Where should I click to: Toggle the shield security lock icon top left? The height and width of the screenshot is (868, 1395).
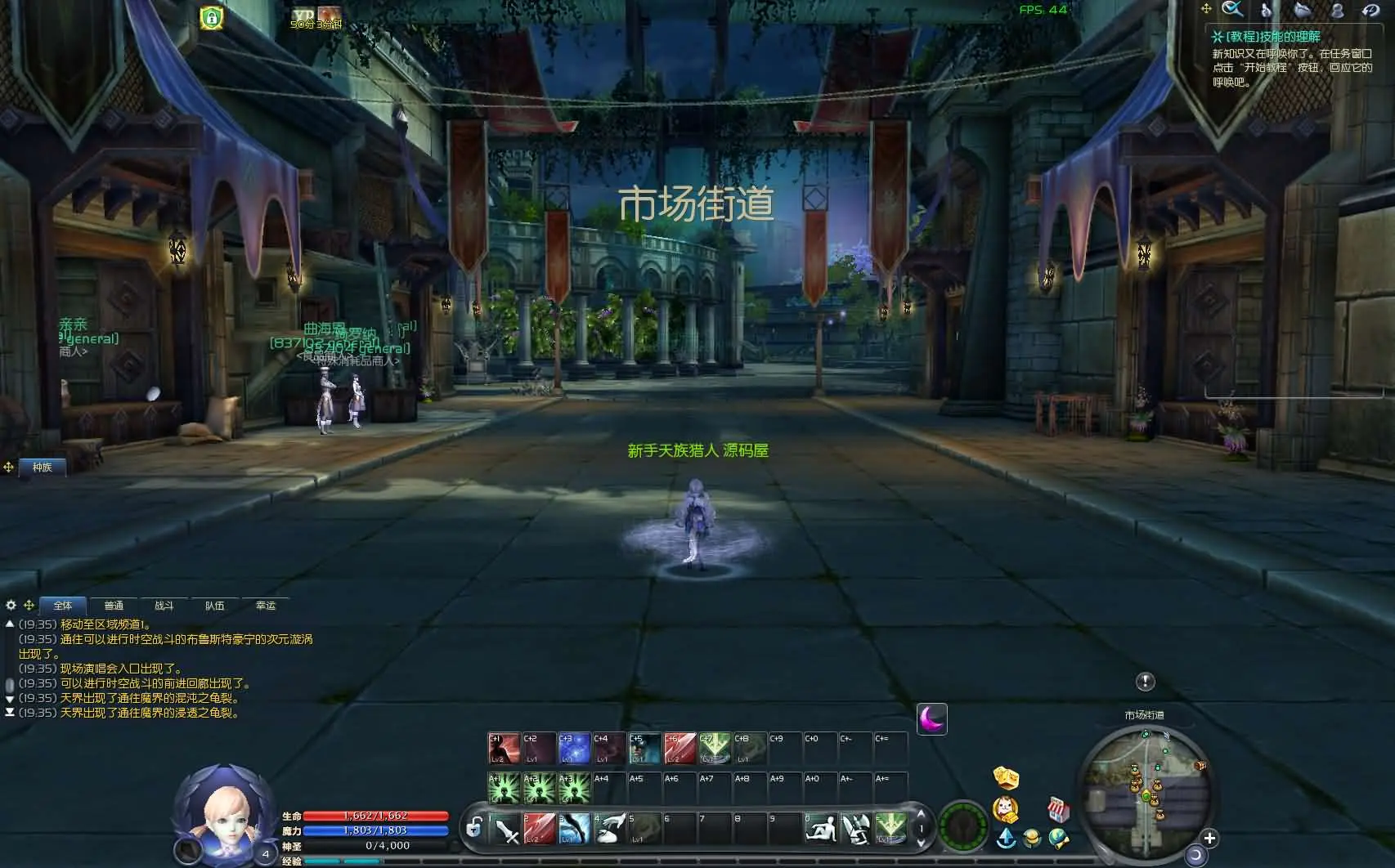point(211,18)
